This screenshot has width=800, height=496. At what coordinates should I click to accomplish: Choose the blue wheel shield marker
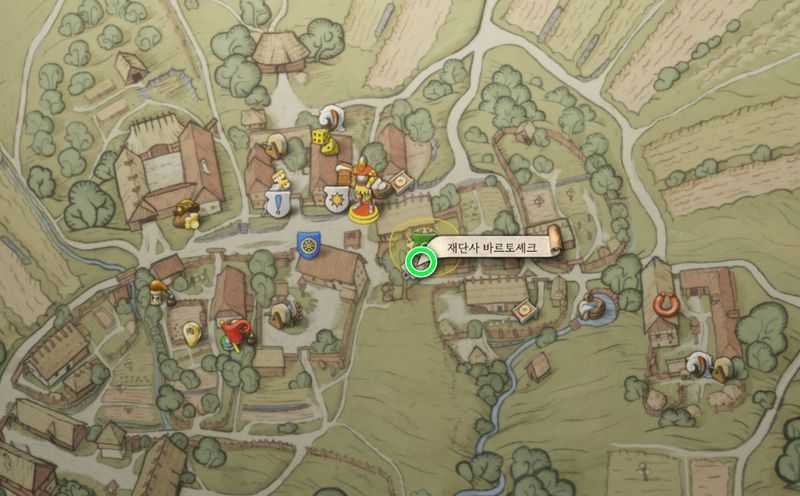click(x=307, y=242)
